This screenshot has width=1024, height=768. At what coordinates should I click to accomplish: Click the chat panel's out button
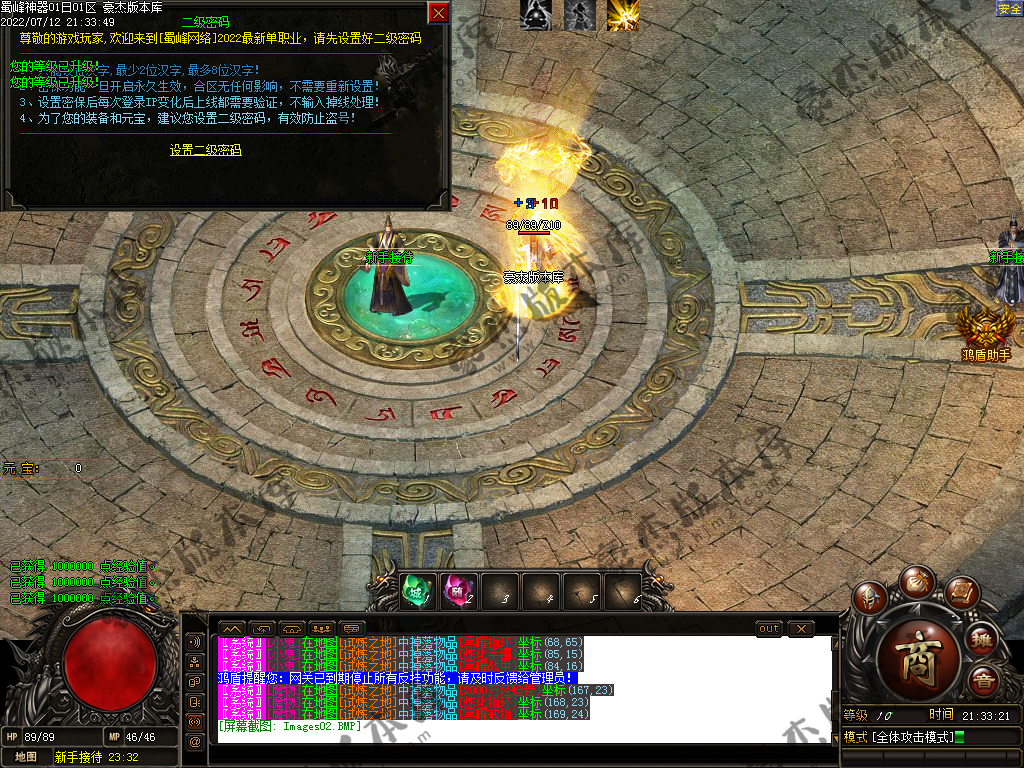pos(769,628)
